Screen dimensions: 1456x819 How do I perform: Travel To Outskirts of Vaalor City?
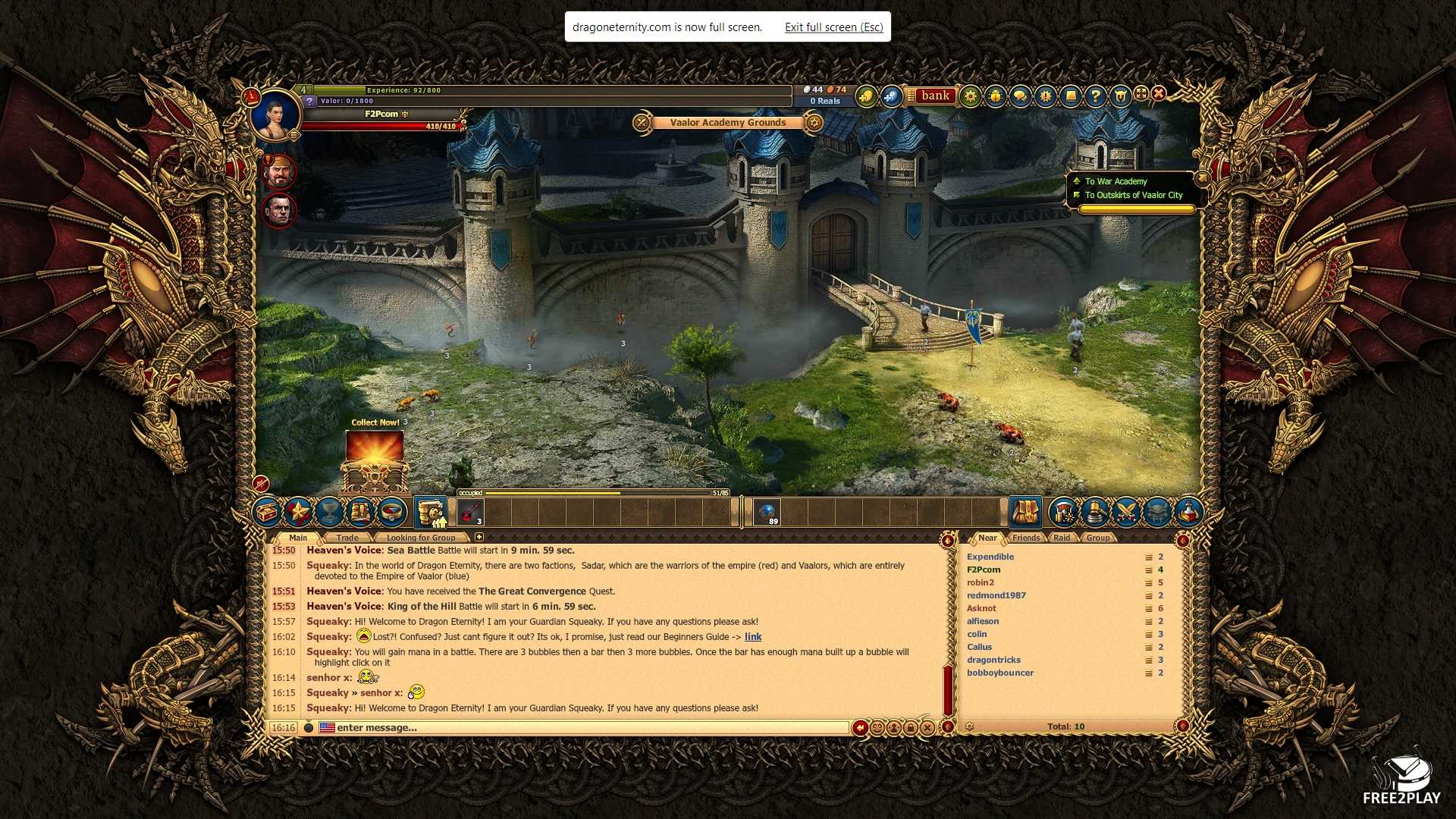click(1133, 195)
